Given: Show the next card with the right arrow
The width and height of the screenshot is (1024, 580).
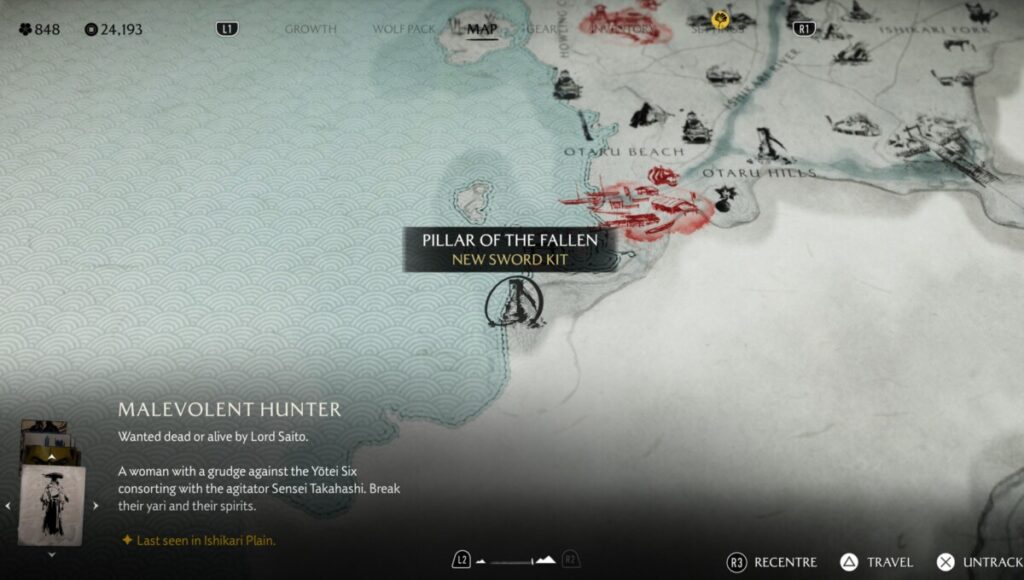Looking at the screenshot, I should (x=96, y=506).
